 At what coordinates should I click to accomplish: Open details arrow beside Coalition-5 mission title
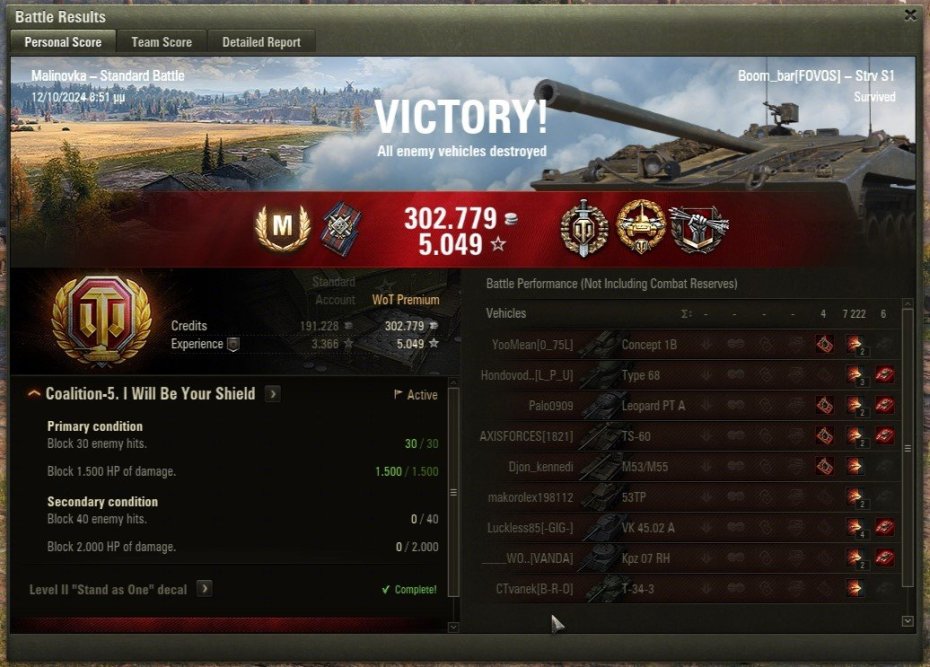tap(272, 394)
